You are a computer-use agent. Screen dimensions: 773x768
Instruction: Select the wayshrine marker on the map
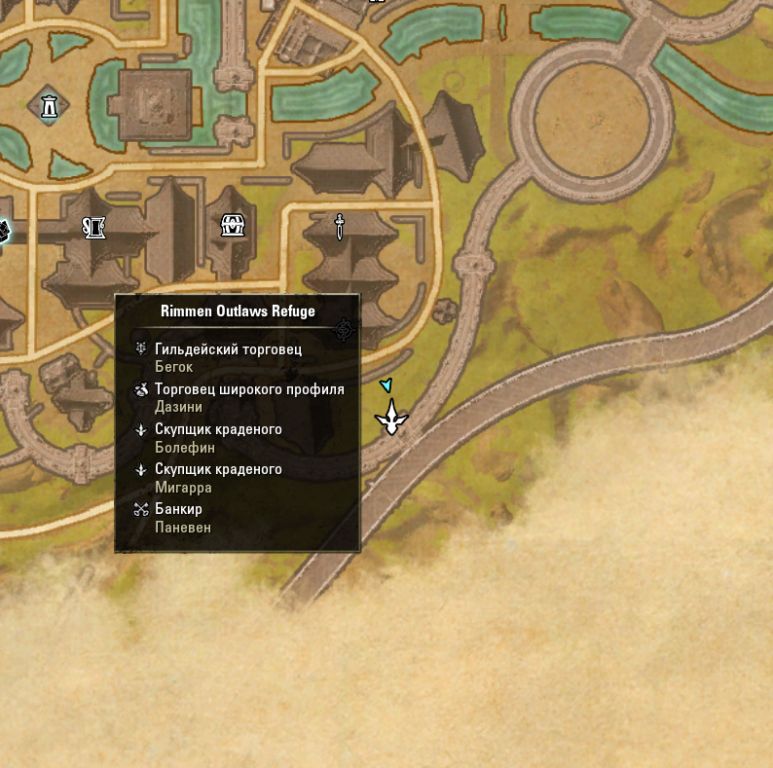coord(48,105)
